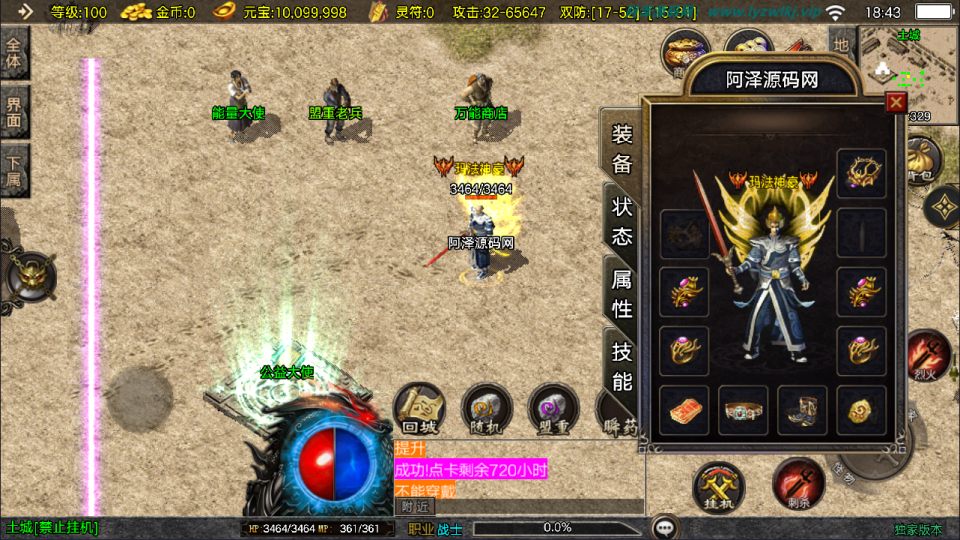
Task: Show the 属性 attributes tab
Action: tap(622, 294)
